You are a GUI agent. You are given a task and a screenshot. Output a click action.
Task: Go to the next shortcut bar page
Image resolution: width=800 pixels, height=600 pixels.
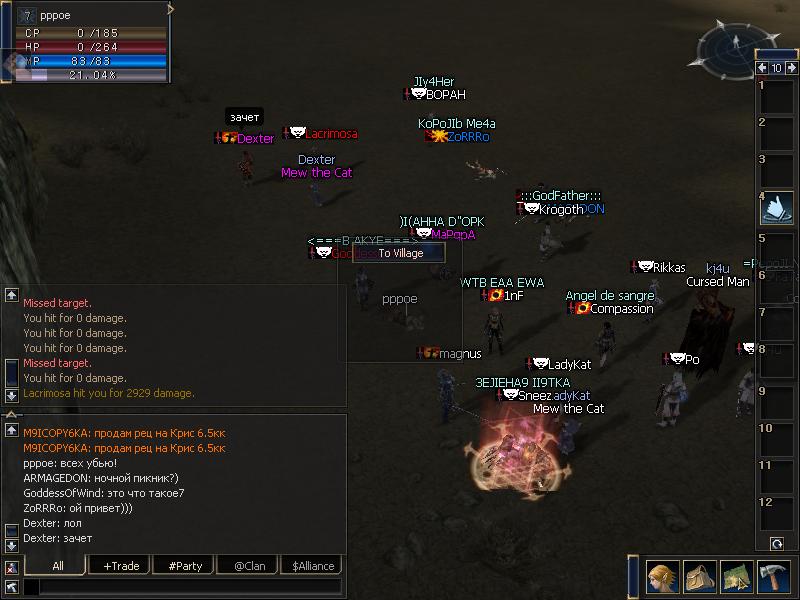(791, 68)
